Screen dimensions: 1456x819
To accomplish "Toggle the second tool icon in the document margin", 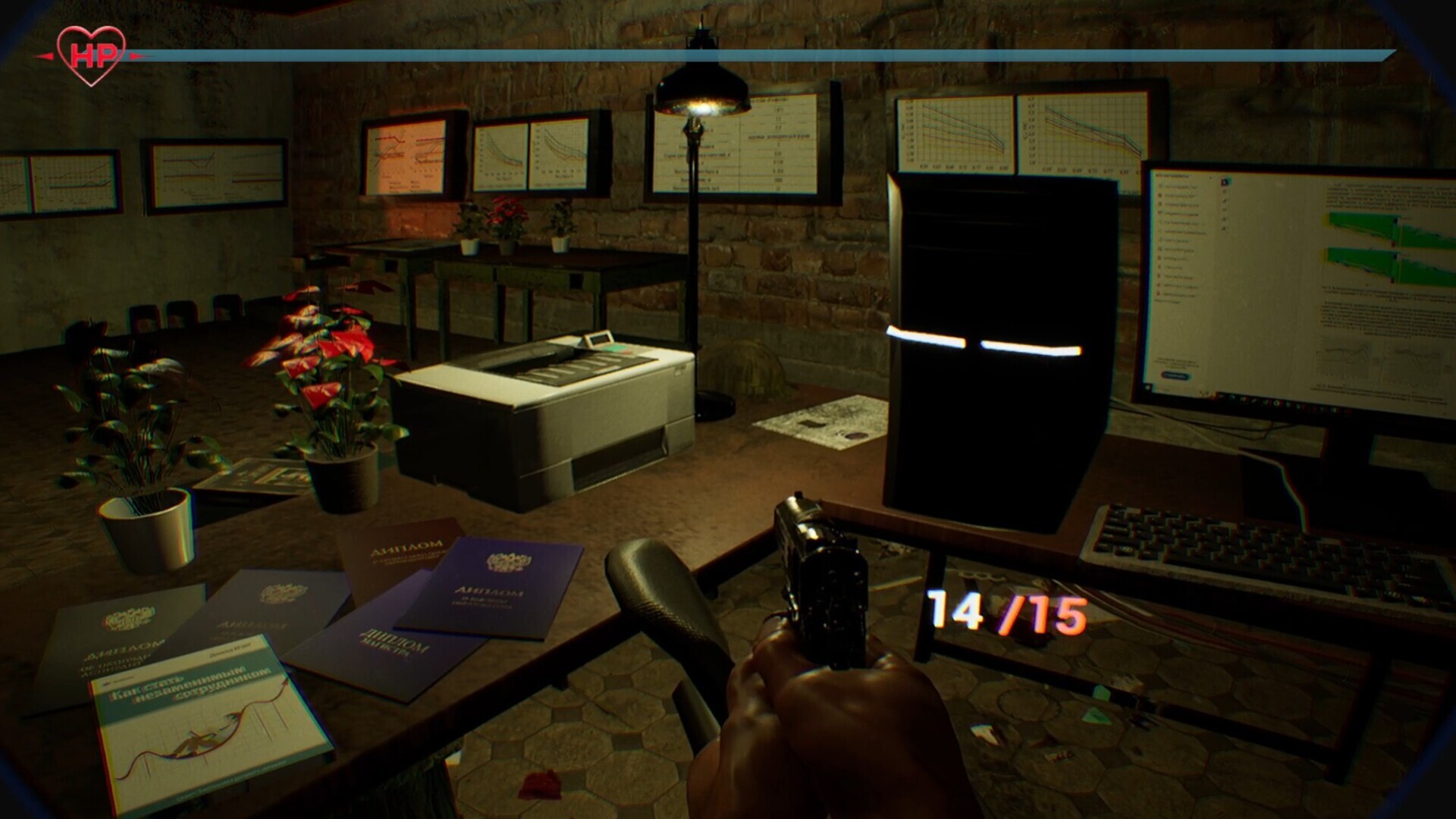I will point(1225,192).
